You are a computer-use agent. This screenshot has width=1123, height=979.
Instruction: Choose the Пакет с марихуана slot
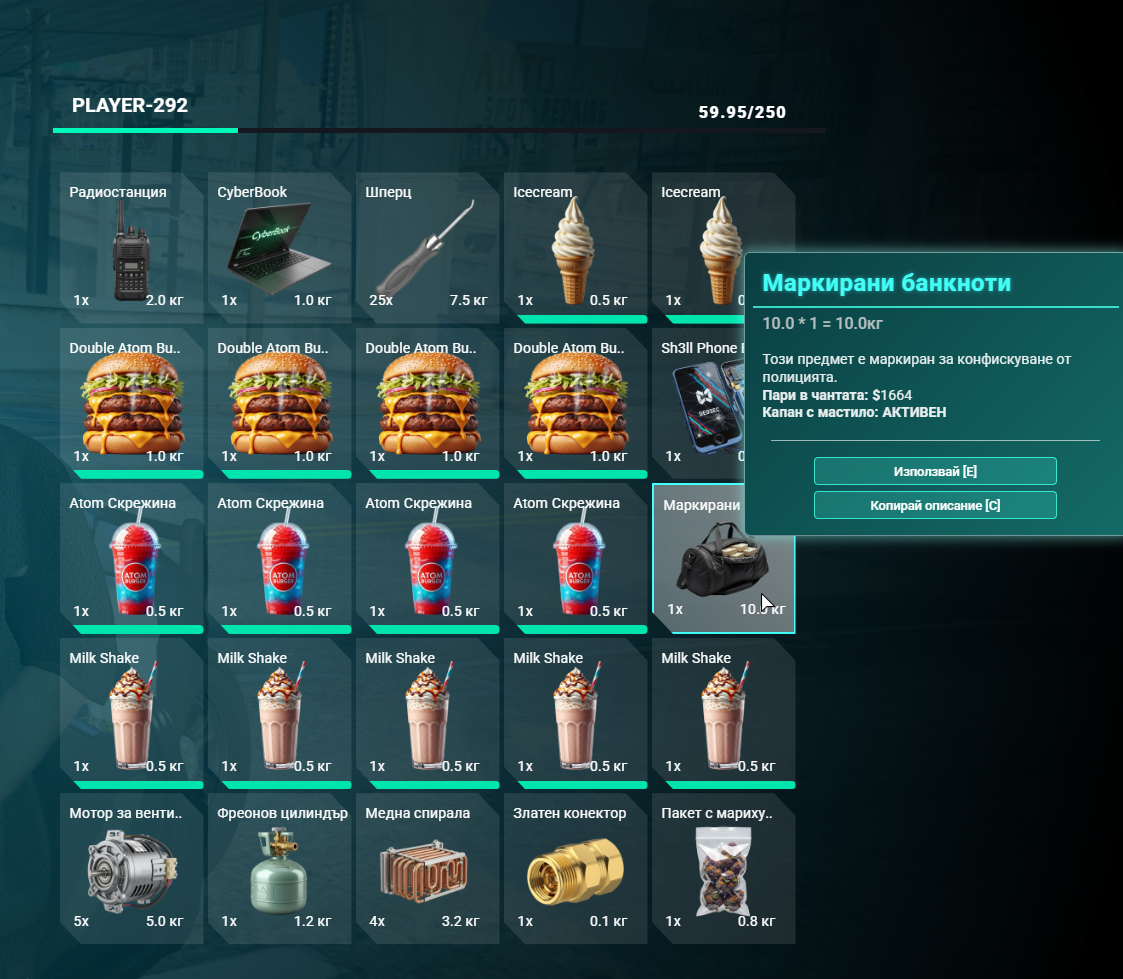coord(723,868)
